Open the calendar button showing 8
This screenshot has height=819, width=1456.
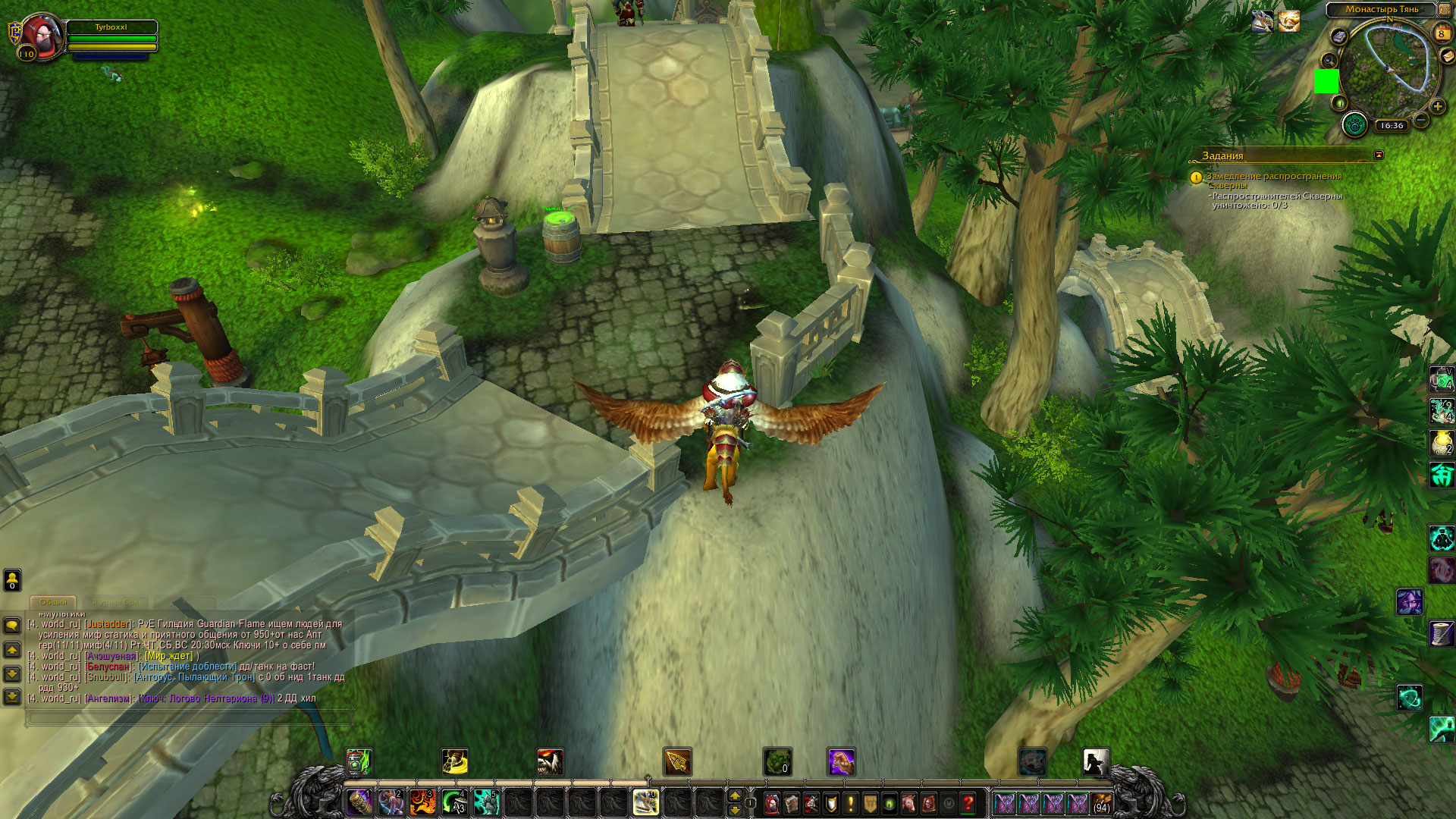click(1442, 33)
